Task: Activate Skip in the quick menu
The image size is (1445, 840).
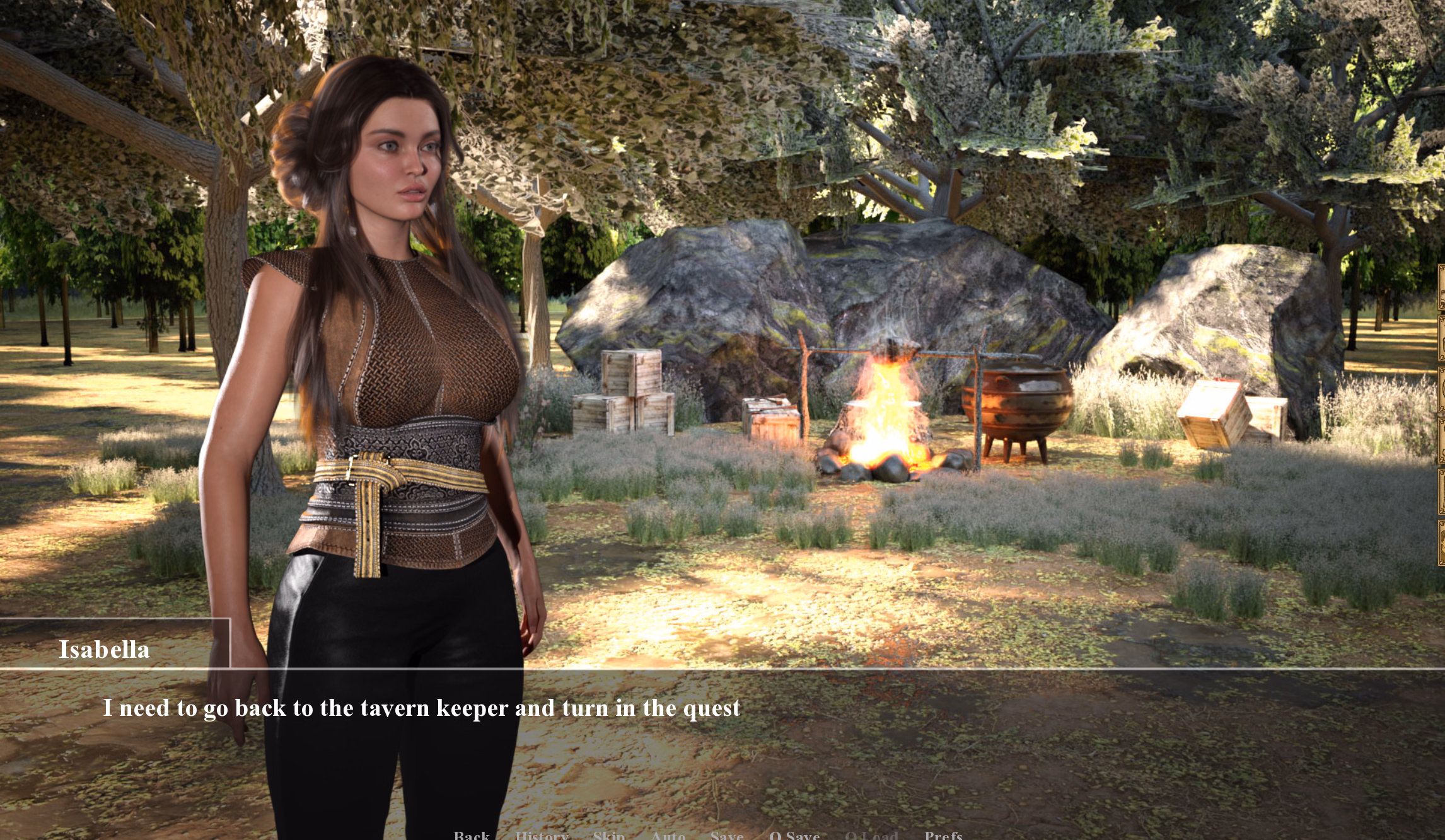Action: 609,835
